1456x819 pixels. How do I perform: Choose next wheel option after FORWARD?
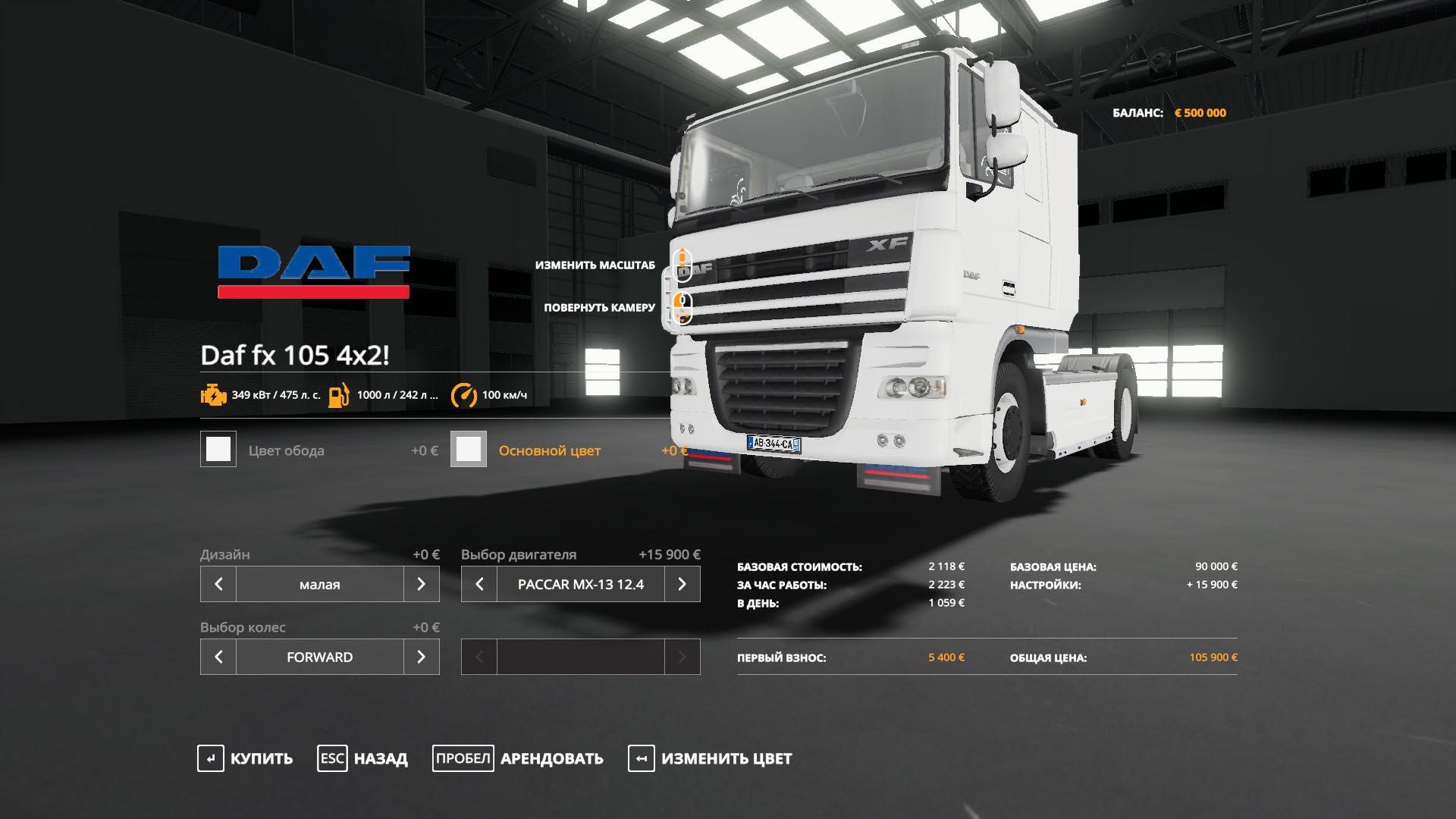[x=422, y=657]
